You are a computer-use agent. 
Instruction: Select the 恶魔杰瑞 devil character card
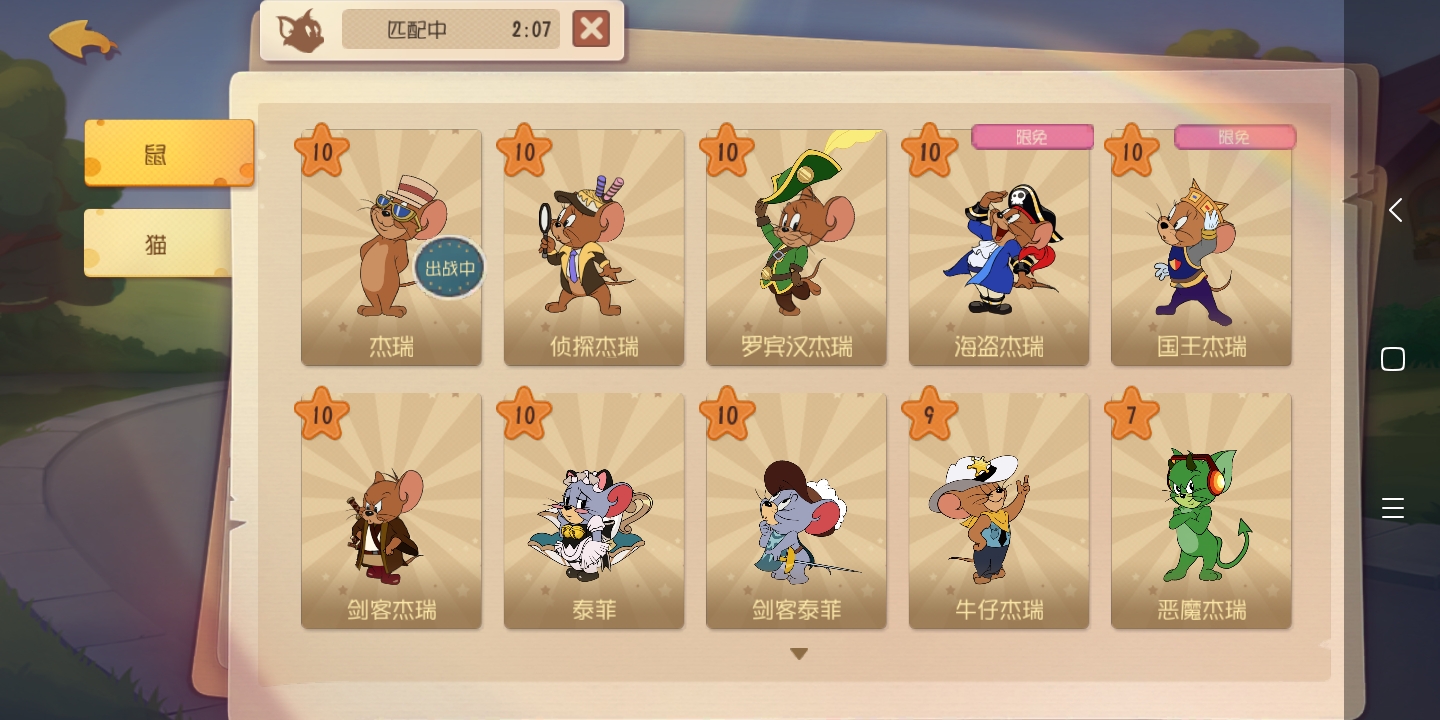[x=1200, y=510]
